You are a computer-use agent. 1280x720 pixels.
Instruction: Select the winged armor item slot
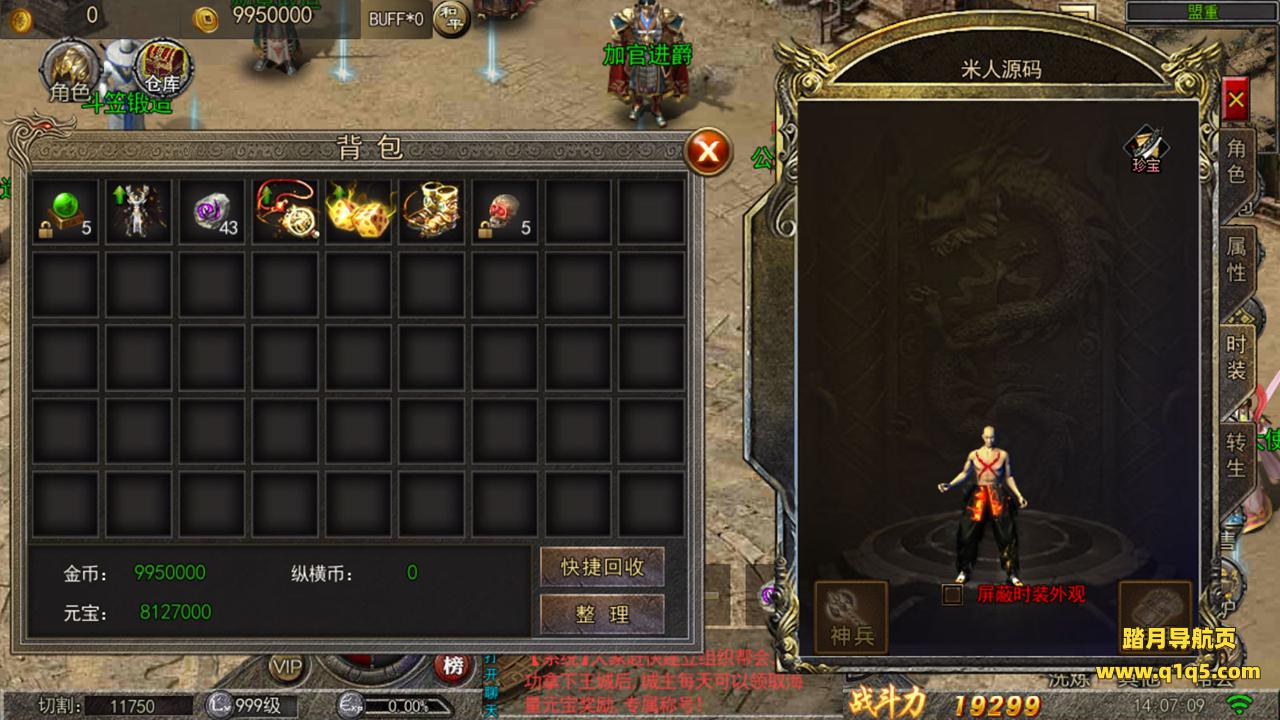point(138,211)
